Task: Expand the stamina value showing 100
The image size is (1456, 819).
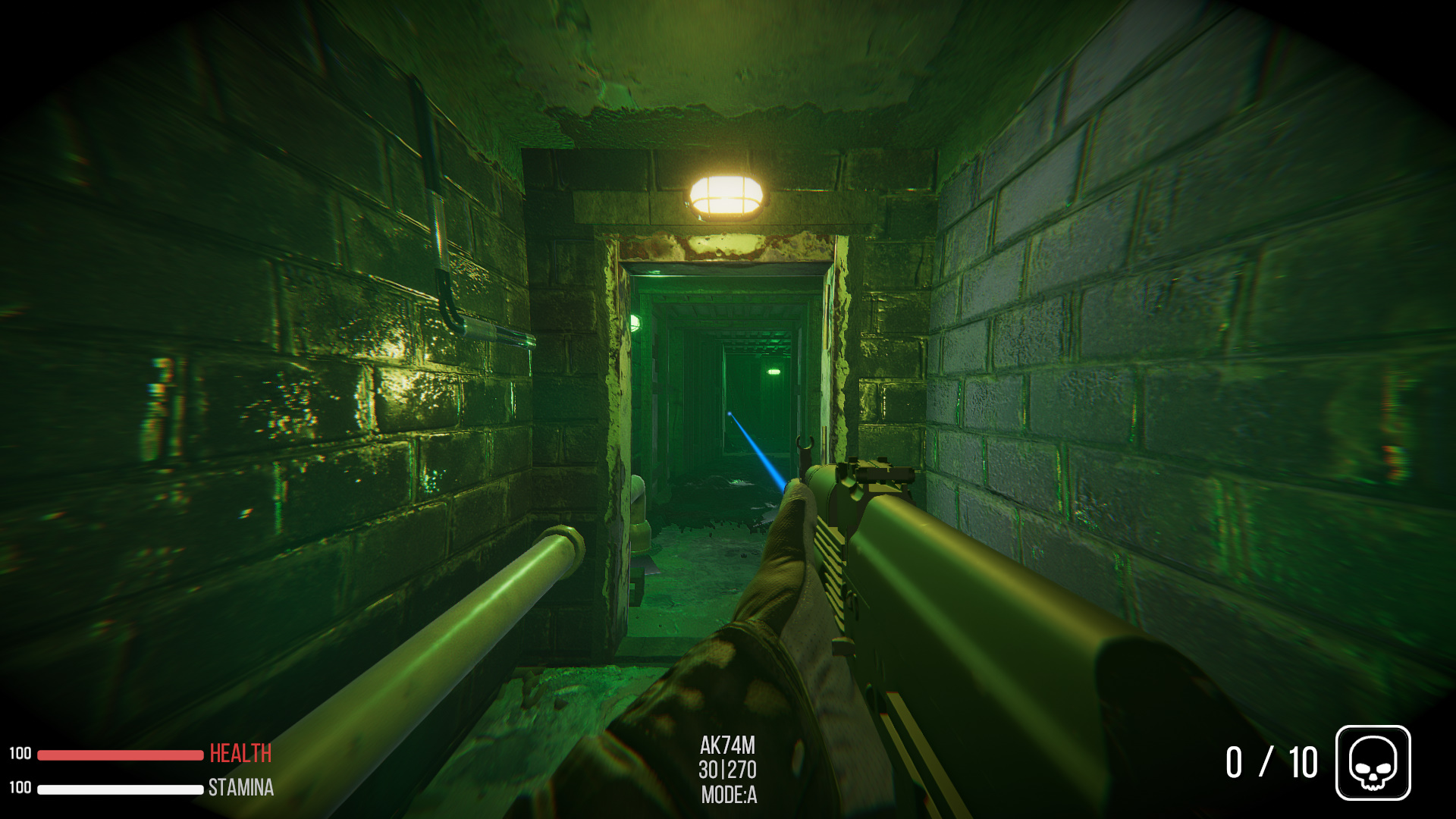Action: pyautogui.click(x=21, y=789)
